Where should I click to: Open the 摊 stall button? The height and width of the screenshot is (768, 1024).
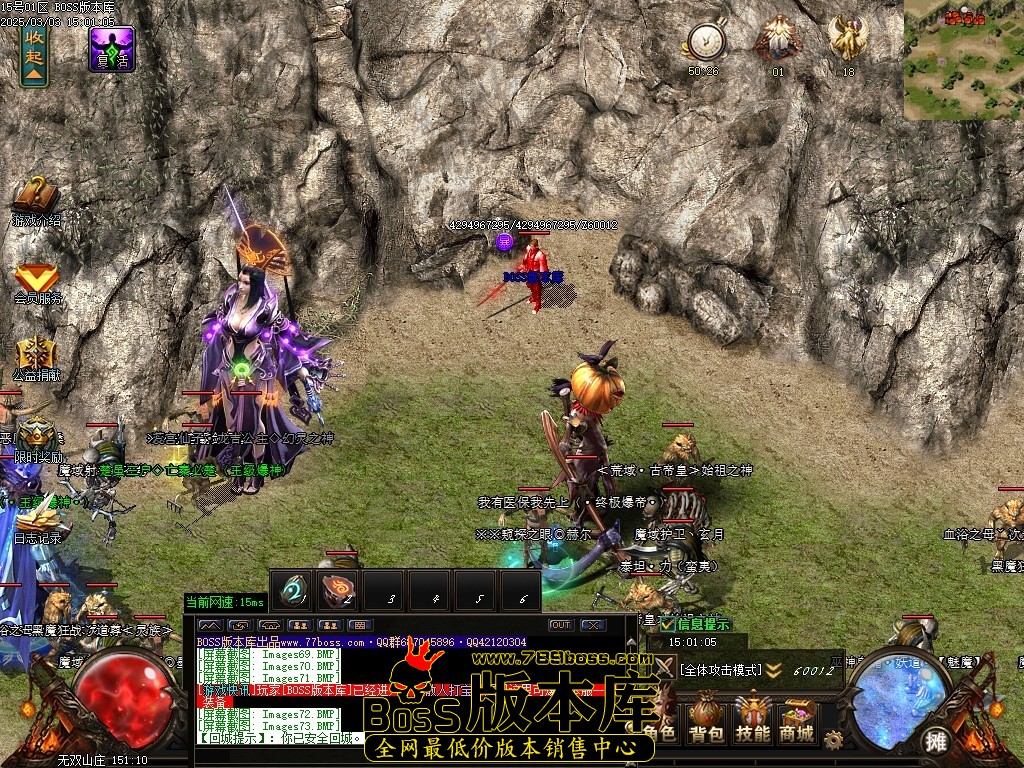click(x=936, y=741)
